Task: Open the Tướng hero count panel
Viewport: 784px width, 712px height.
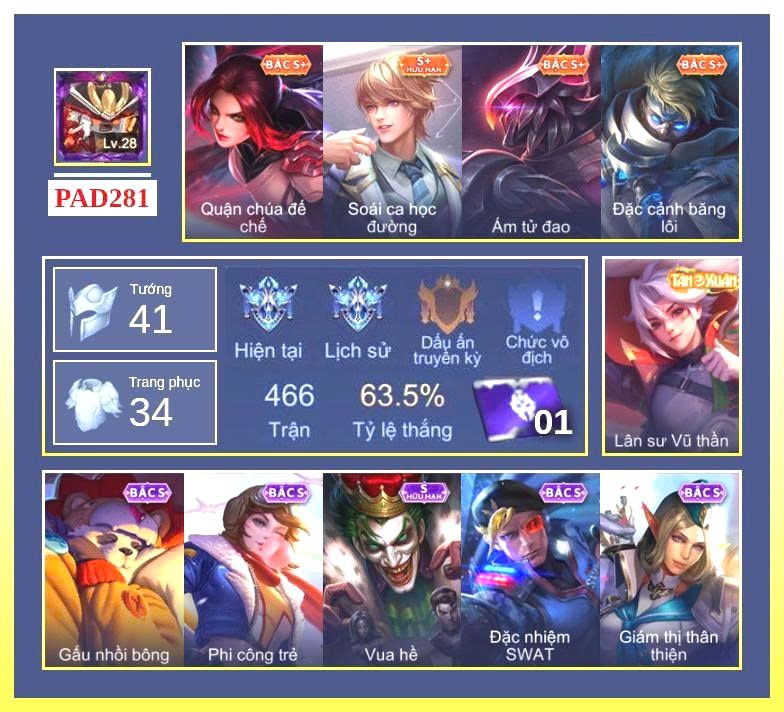Action: tap(135, 310)
